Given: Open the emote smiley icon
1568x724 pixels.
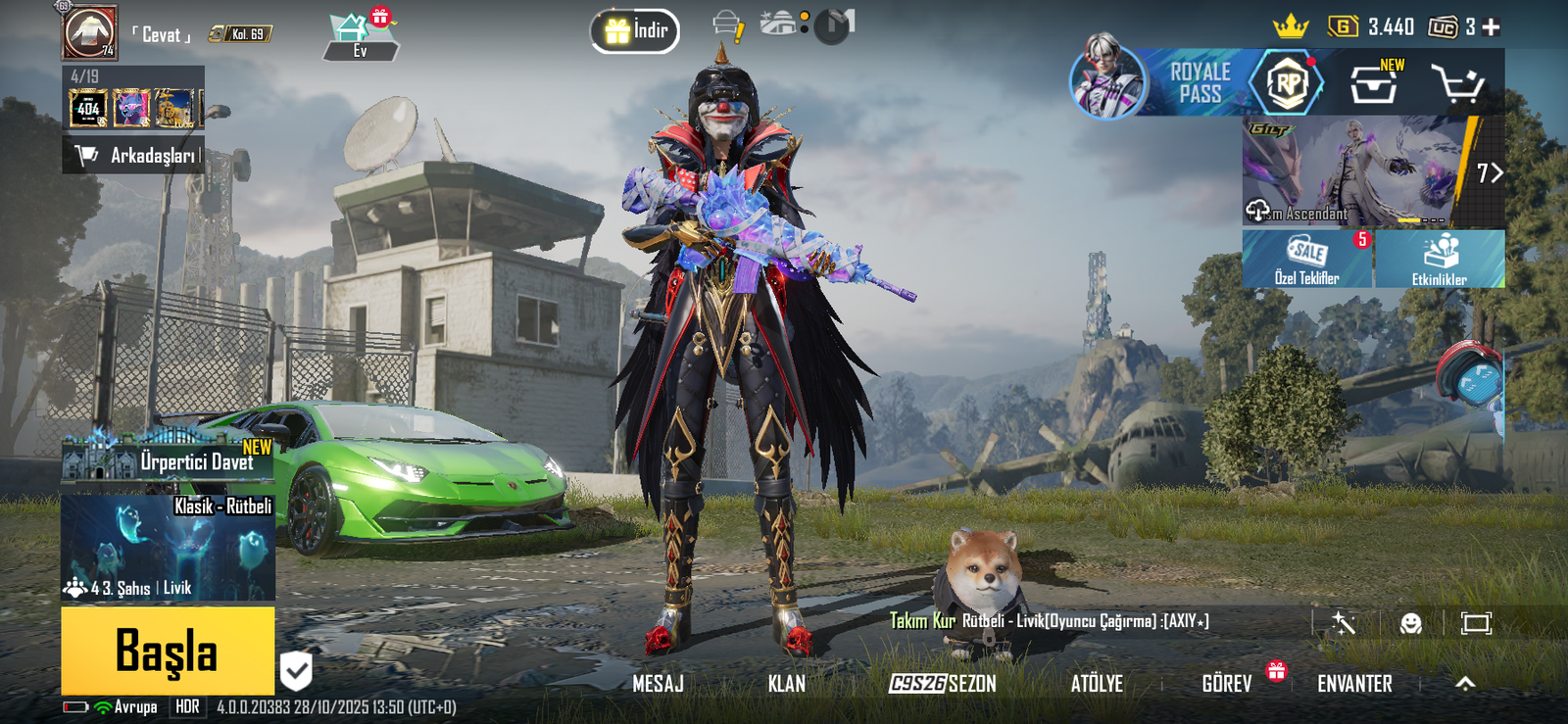Looking at the screenshot, I should click(1410, 623).
